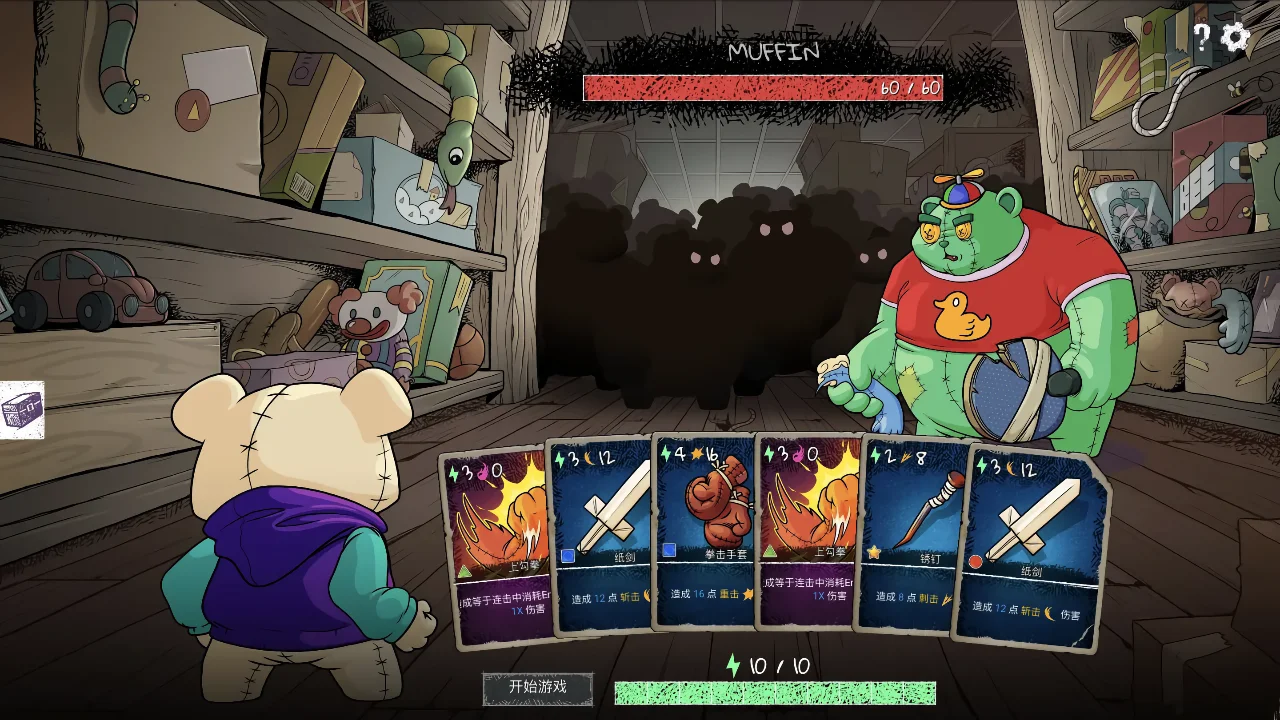1280x720 pixels.
Task: Show help via the question mark icon
Action: [1201, 38]
